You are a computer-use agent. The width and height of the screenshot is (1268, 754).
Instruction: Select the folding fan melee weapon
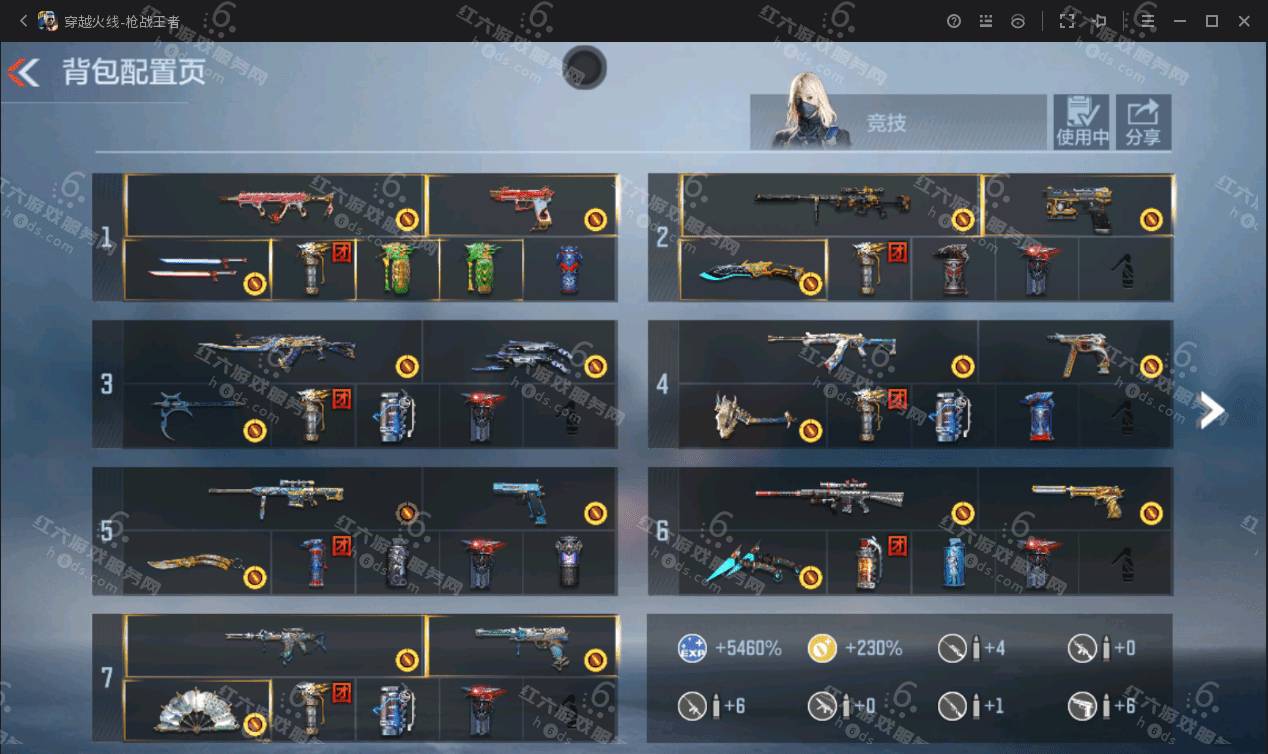(198, 709)
